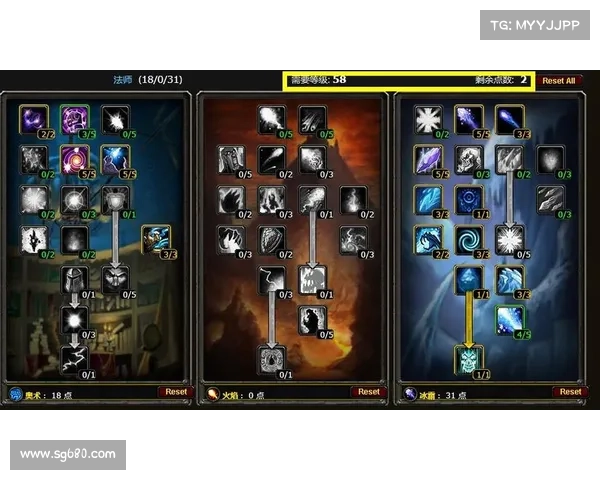Viewport: 600px width, 480px height.
Task: Select the Improved Fireball talent
Action: [271, 120]
